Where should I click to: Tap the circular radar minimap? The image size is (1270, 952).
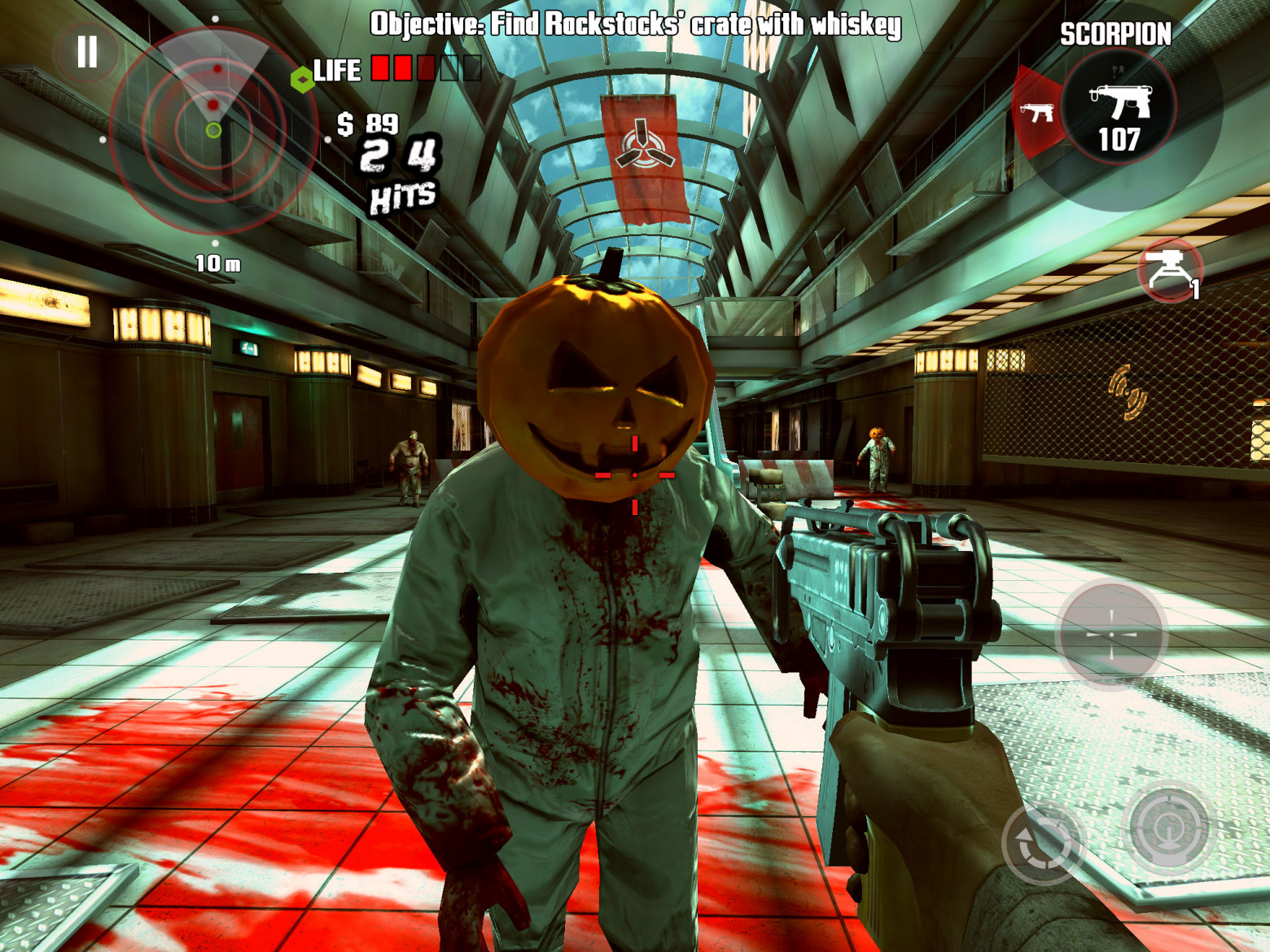point(213,130)
